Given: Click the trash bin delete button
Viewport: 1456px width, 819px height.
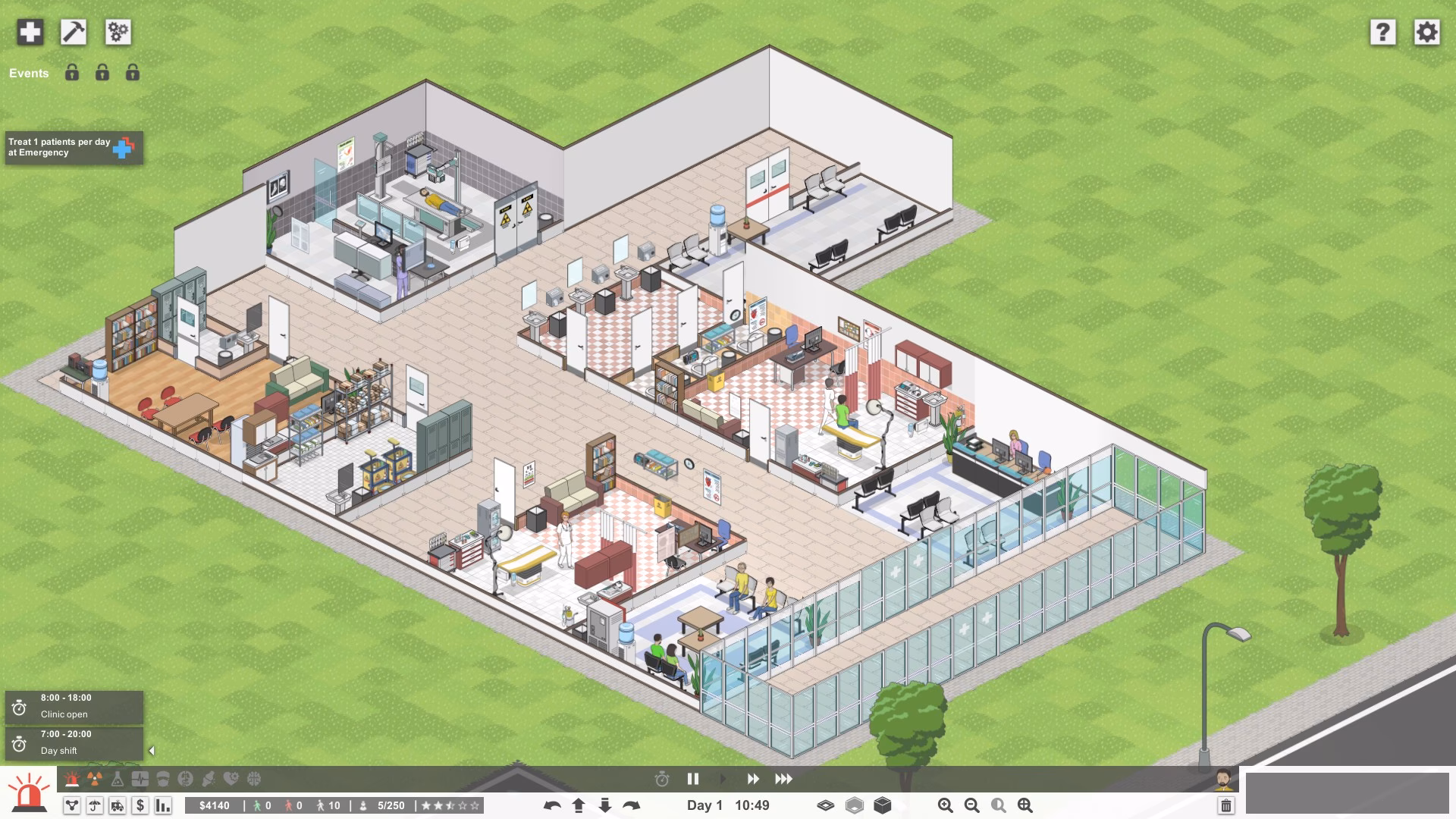Looking at the screenshot, I should (x=1225, y=805).
